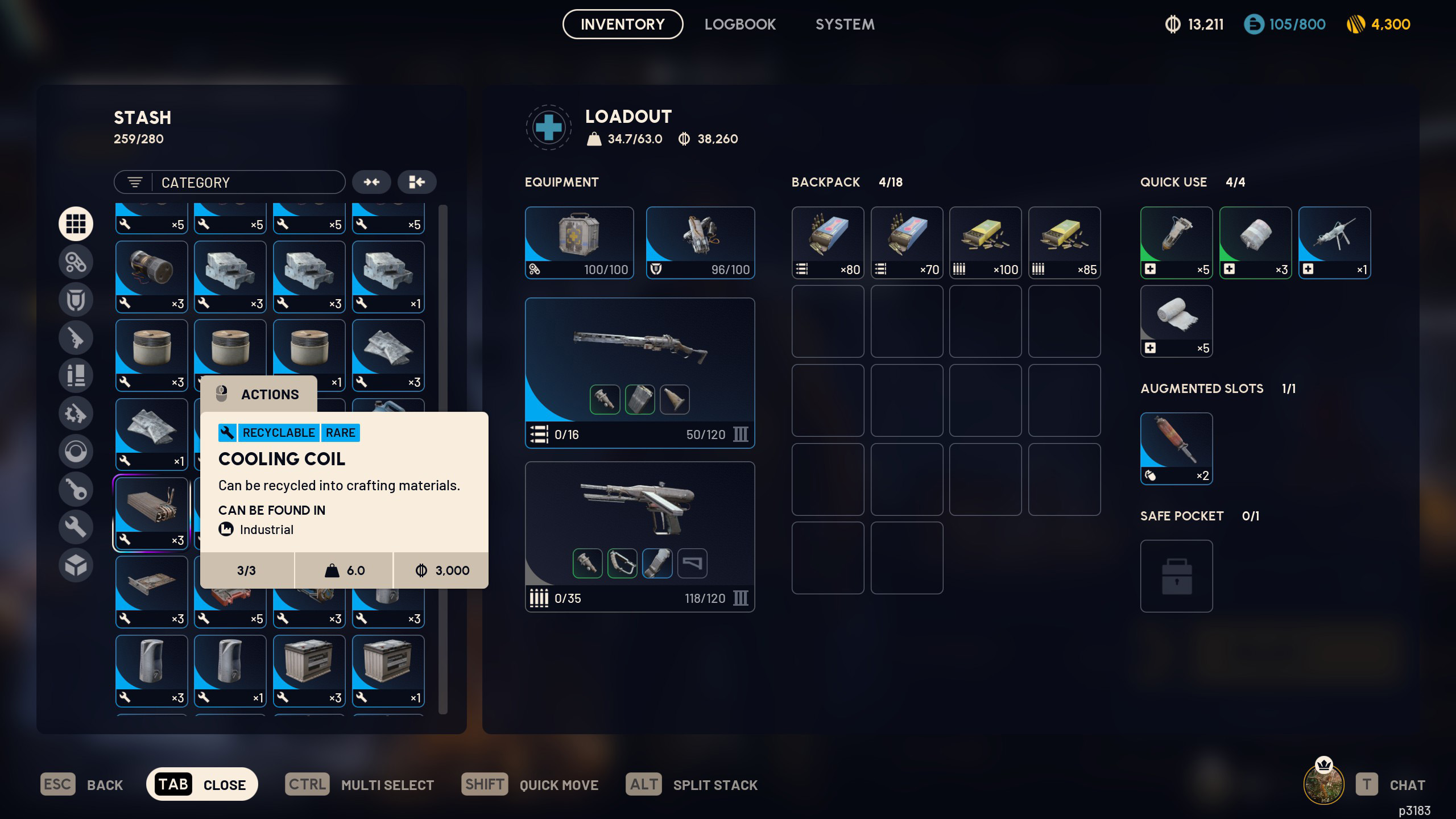Screen dimensions: 1456x819
Task: Select the Inventory tab
Action: 622,24
